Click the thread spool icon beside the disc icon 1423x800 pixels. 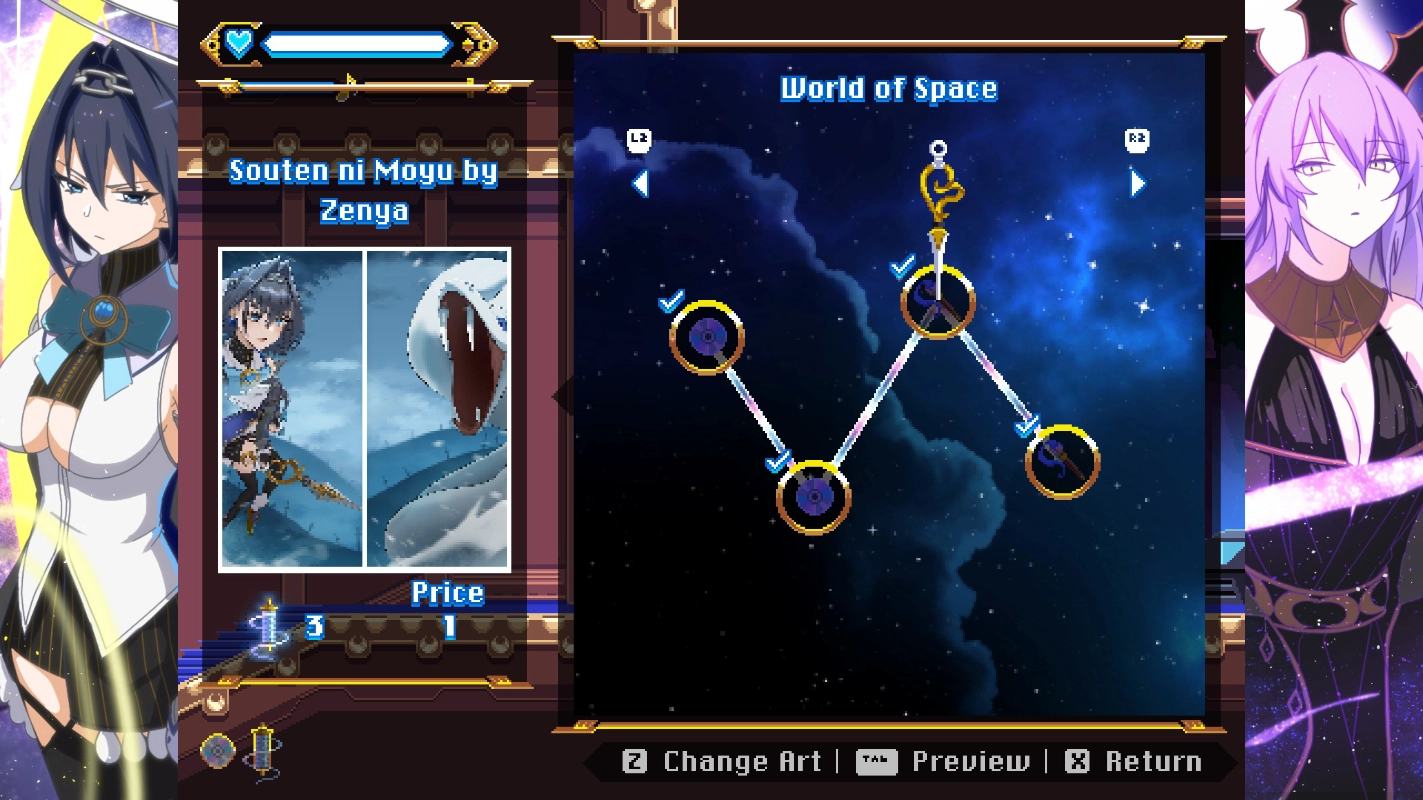(262, 751)
